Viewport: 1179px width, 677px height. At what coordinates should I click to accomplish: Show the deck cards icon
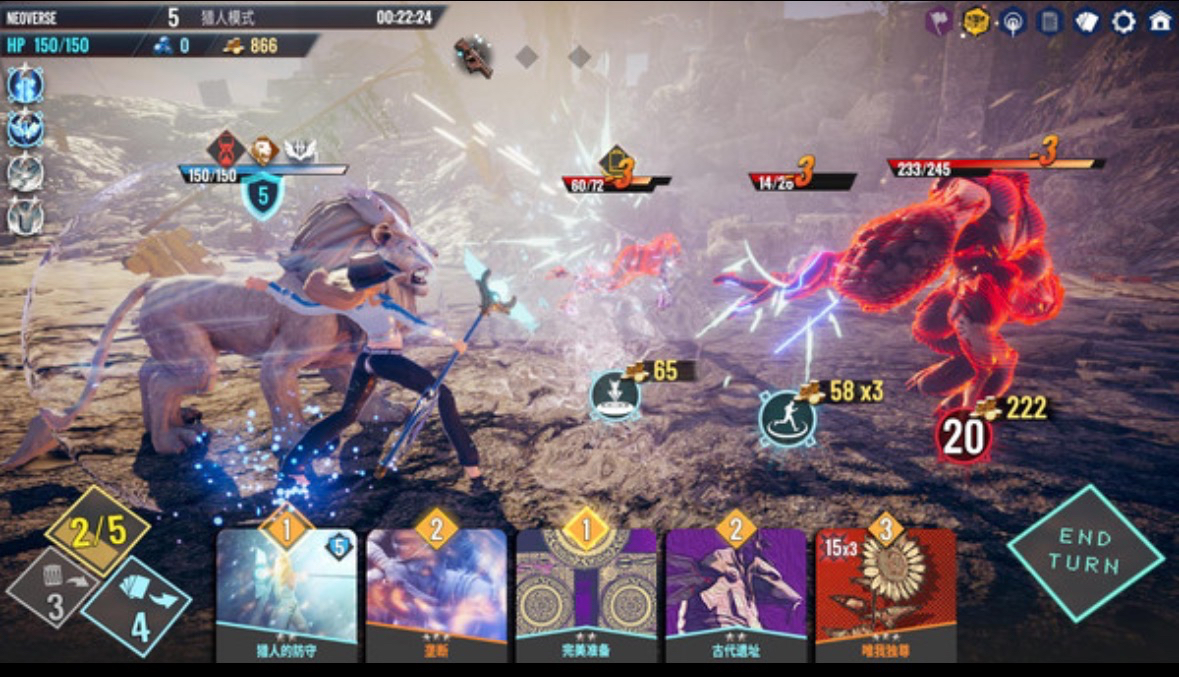pos(1087,22)
